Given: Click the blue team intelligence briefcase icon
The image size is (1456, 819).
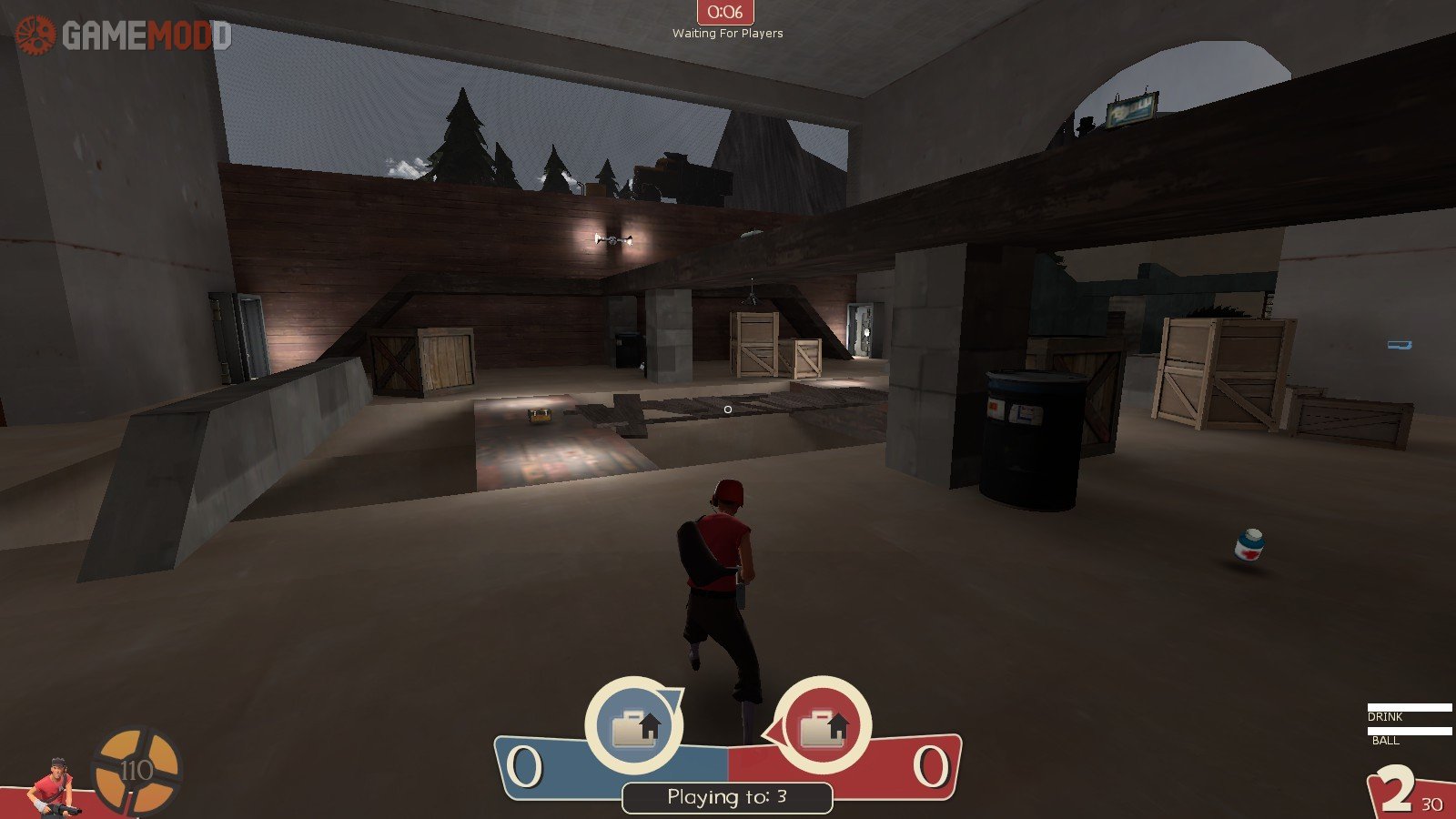Looking at the screenshot, I should [633, 726].
